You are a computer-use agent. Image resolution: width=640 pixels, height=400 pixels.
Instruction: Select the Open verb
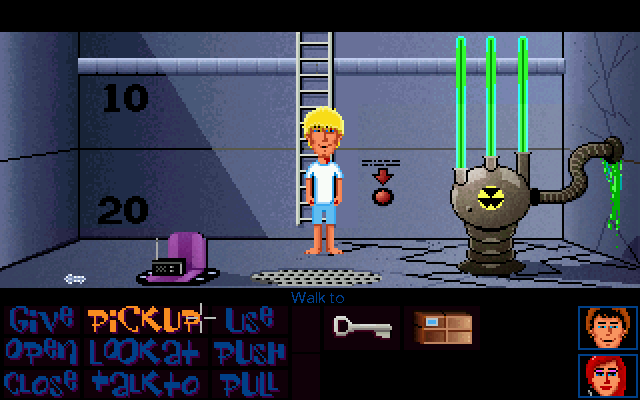(x=41, y=352)
